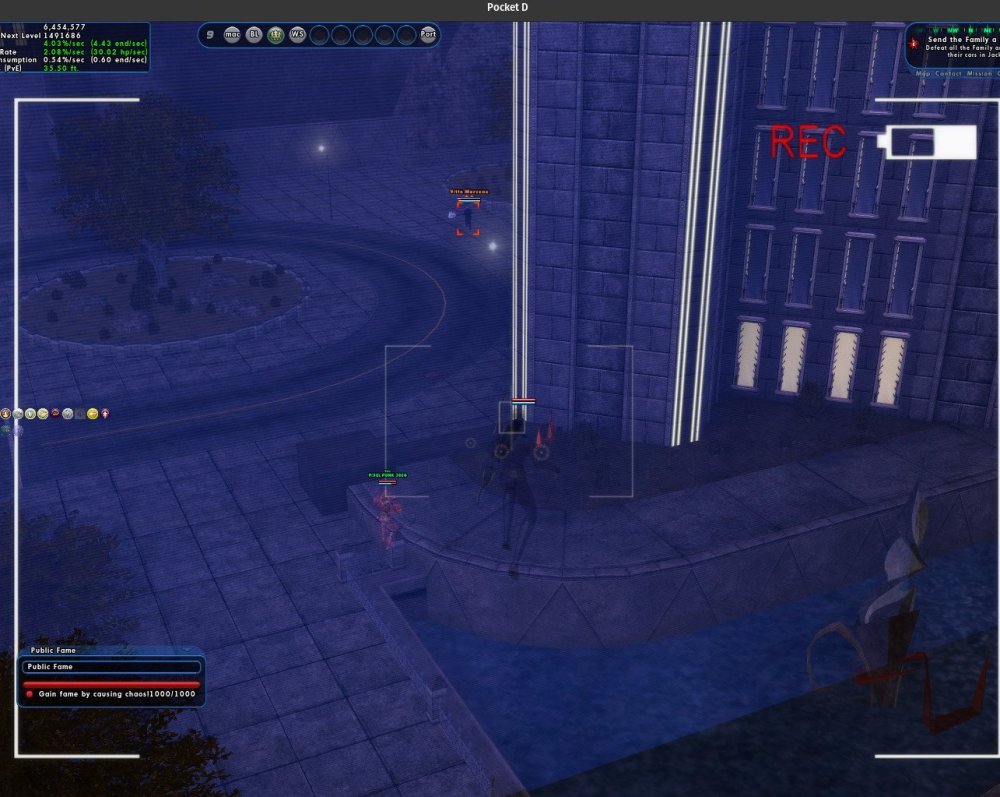Screen dimensions: 1000x797
Task: Trigger the 'WS' tray button
Action: pyautogui.click(x=297, y=34)
